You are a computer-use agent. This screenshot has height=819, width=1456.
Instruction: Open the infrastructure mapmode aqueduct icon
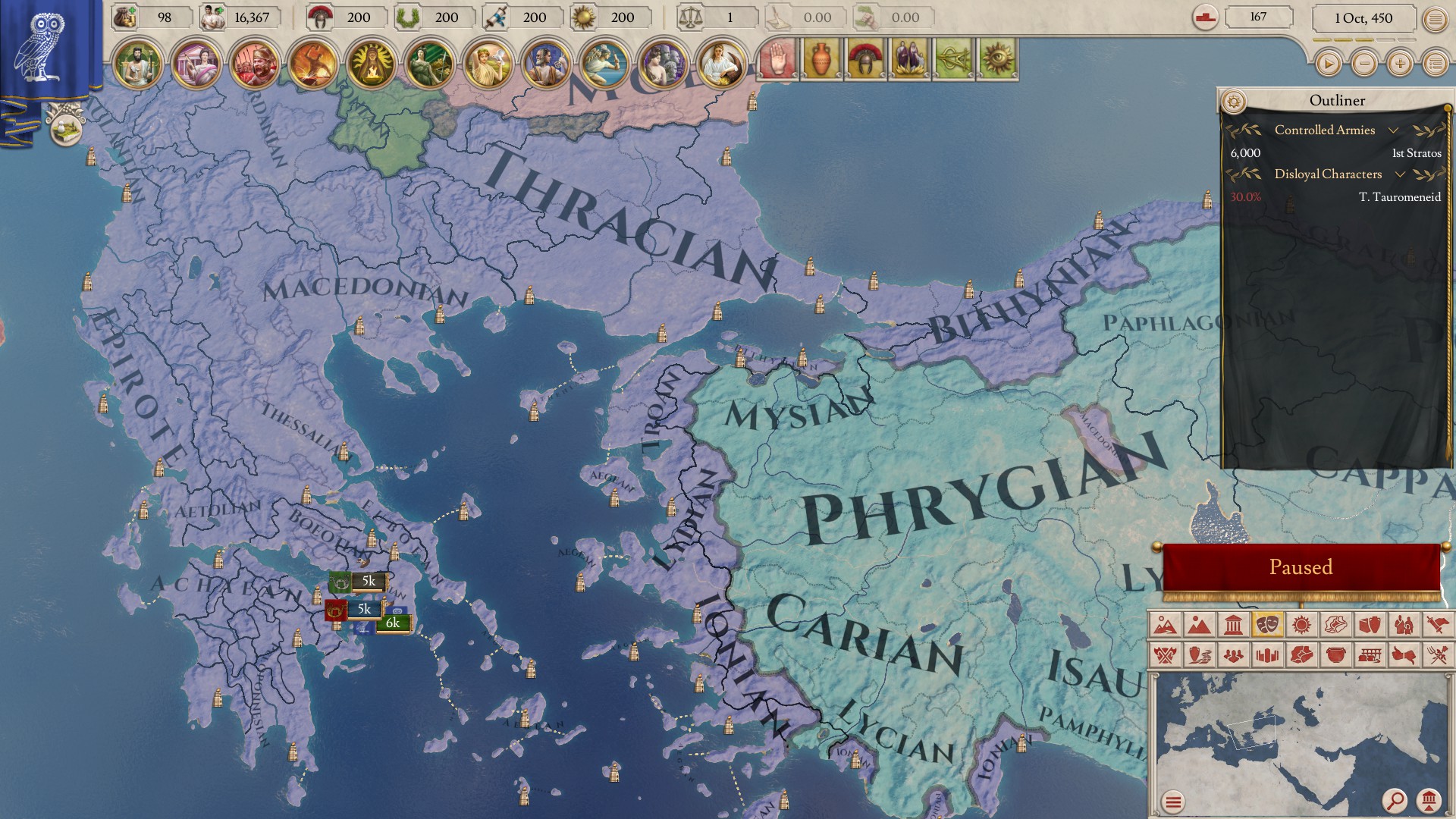coord(1370,656)
